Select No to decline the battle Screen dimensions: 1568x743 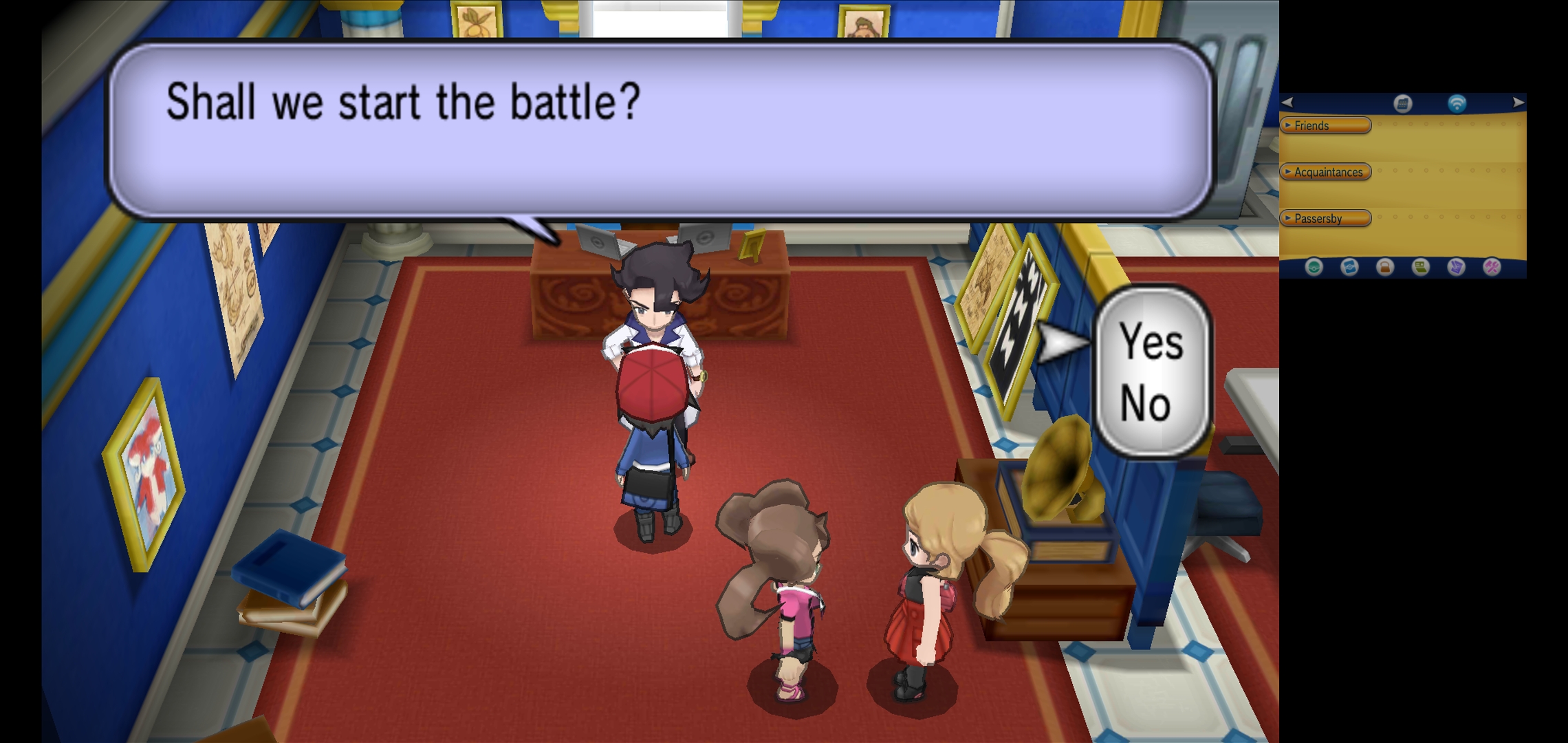click(1146, 403)
